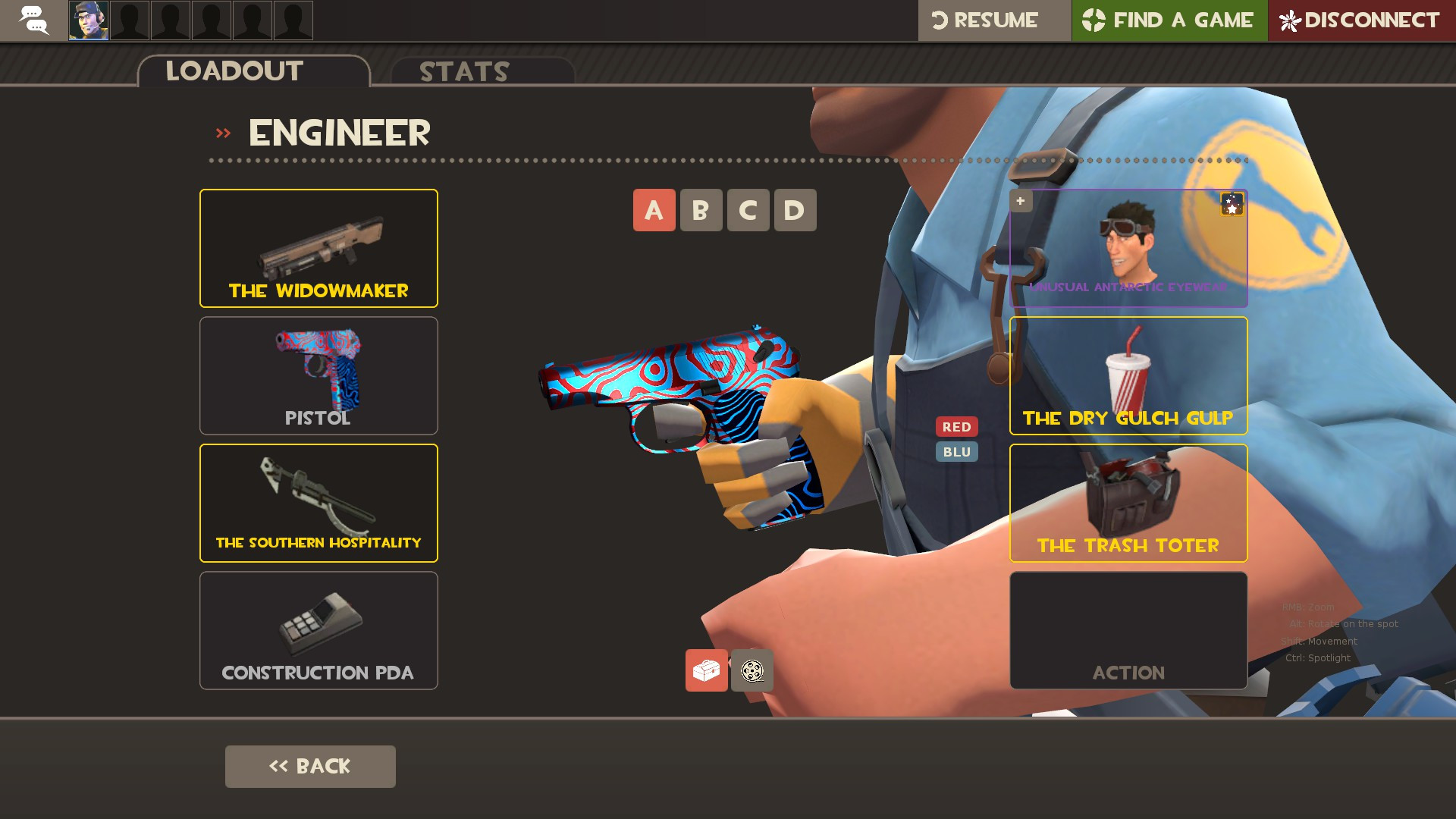Click the Engineer player avatar portrait
Image resolution: width=1456 pixels, height=819 pixels.
tap(87, 20)
